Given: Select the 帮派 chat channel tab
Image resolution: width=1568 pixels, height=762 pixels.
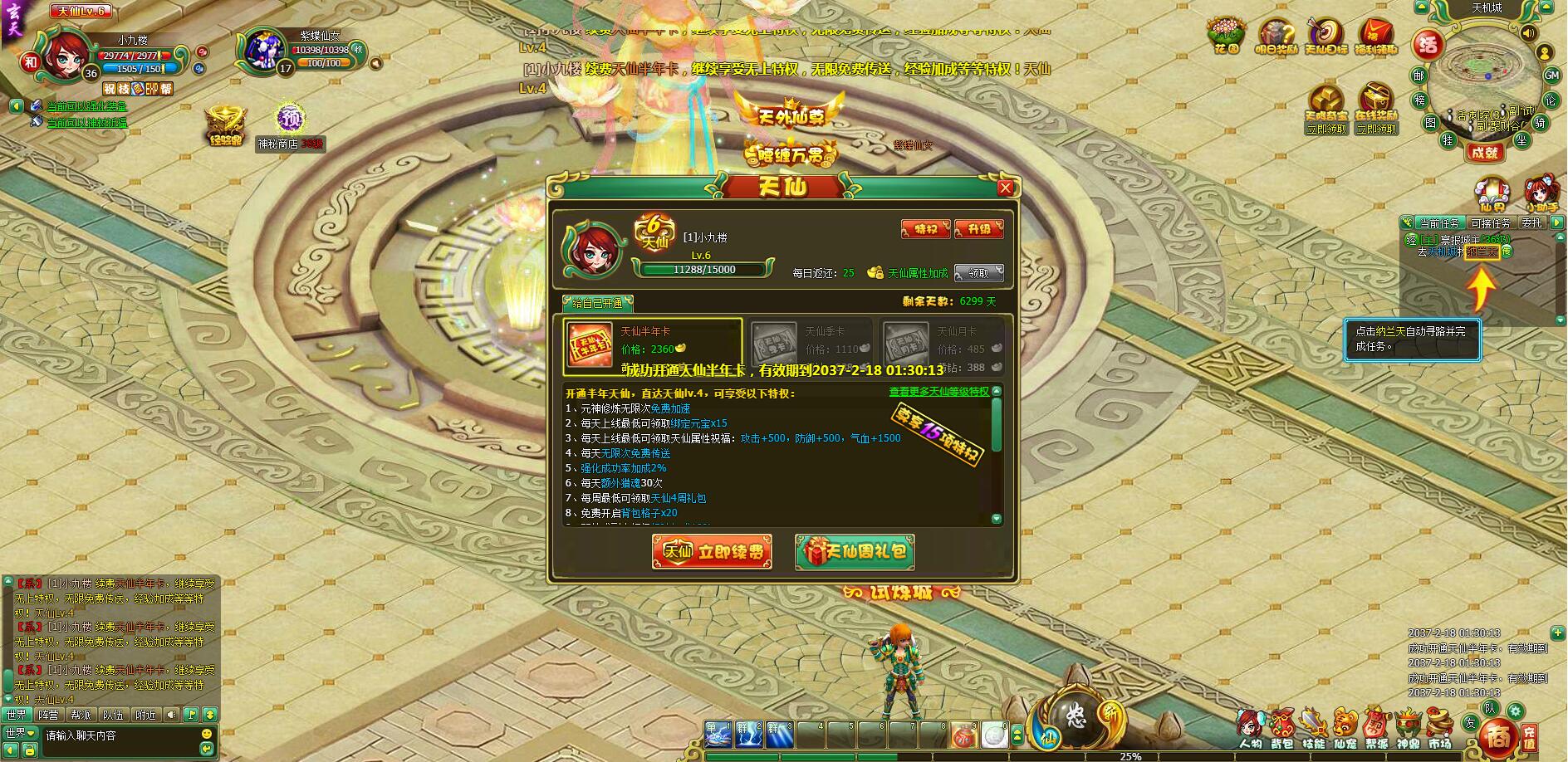Looking at the screenshot, I should (x=81, y=715).
